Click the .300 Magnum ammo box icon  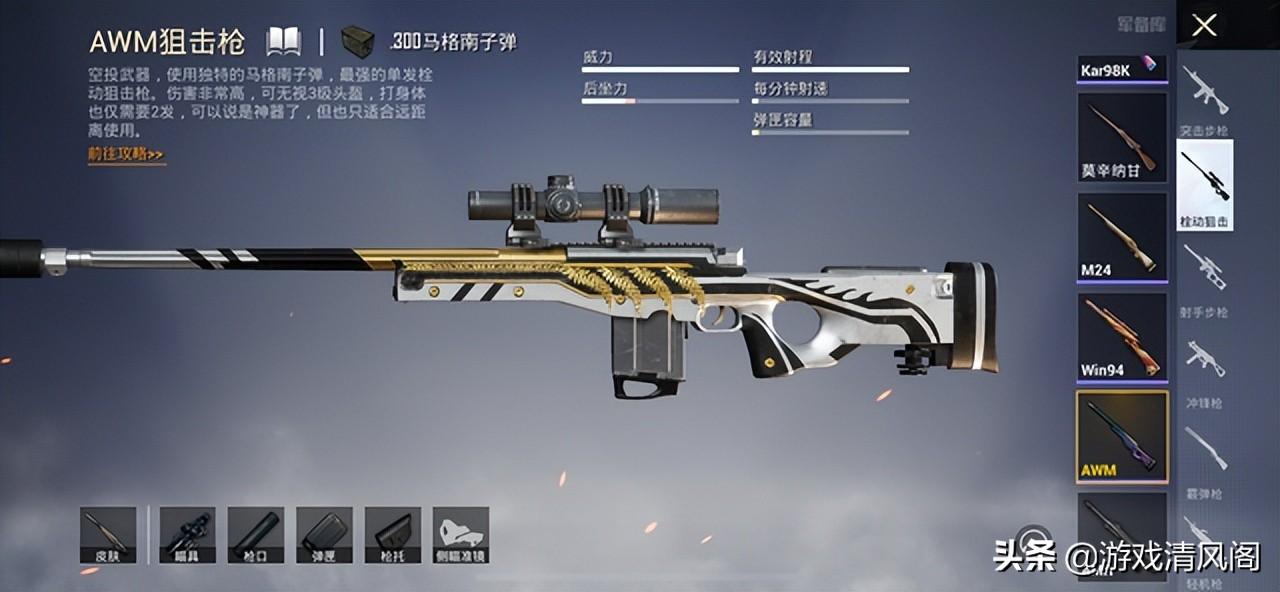point(357,42)
